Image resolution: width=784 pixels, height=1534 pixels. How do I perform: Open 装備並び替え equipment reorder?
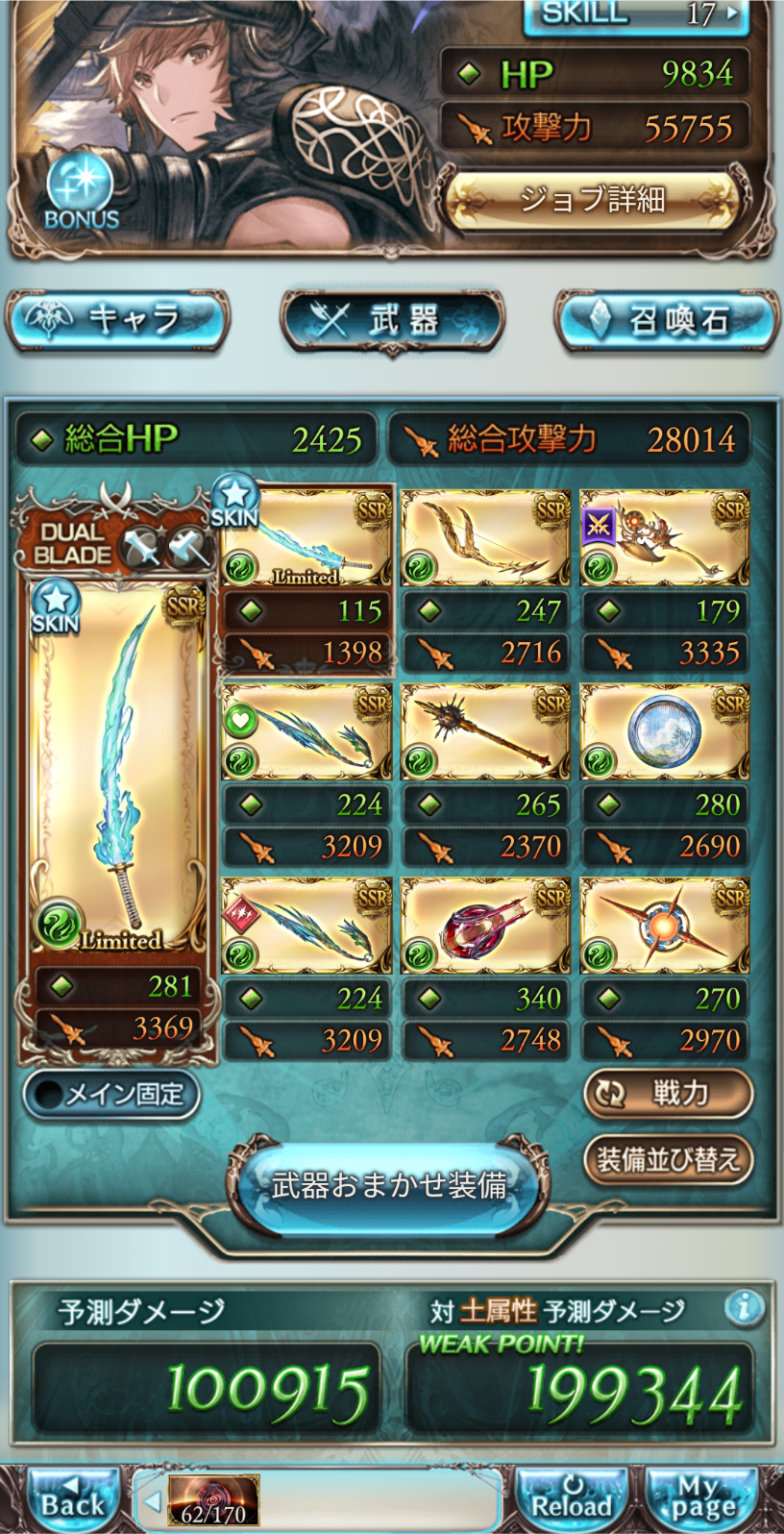click(x=668, y=1160)
